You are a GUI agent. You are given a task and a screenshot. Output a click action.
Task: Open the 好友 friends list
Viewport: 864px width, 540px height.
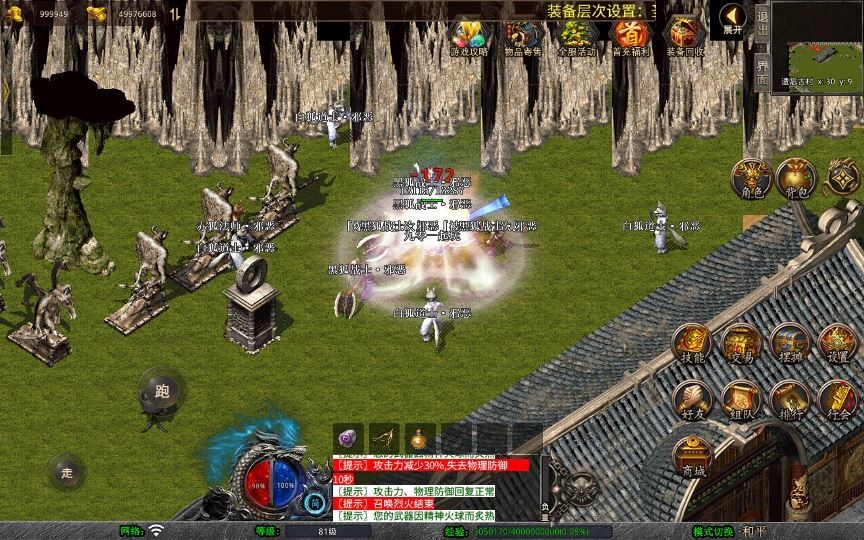693,401
